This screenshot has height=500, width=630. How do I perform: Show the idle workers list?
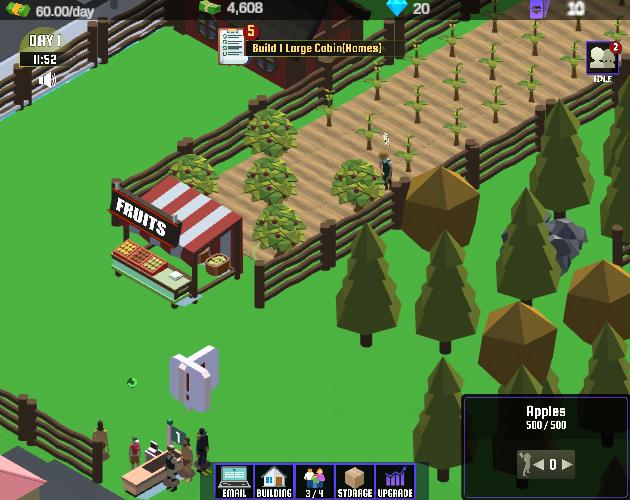tap(602, 59)
